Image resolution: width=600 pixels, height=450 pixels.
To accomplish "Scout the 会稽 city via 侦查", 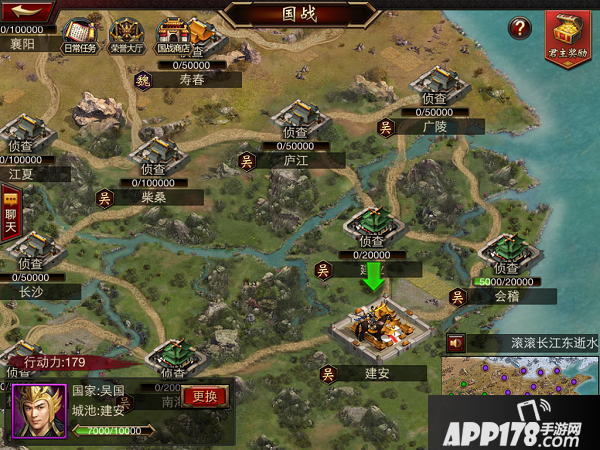I will (x=506, y=268).
